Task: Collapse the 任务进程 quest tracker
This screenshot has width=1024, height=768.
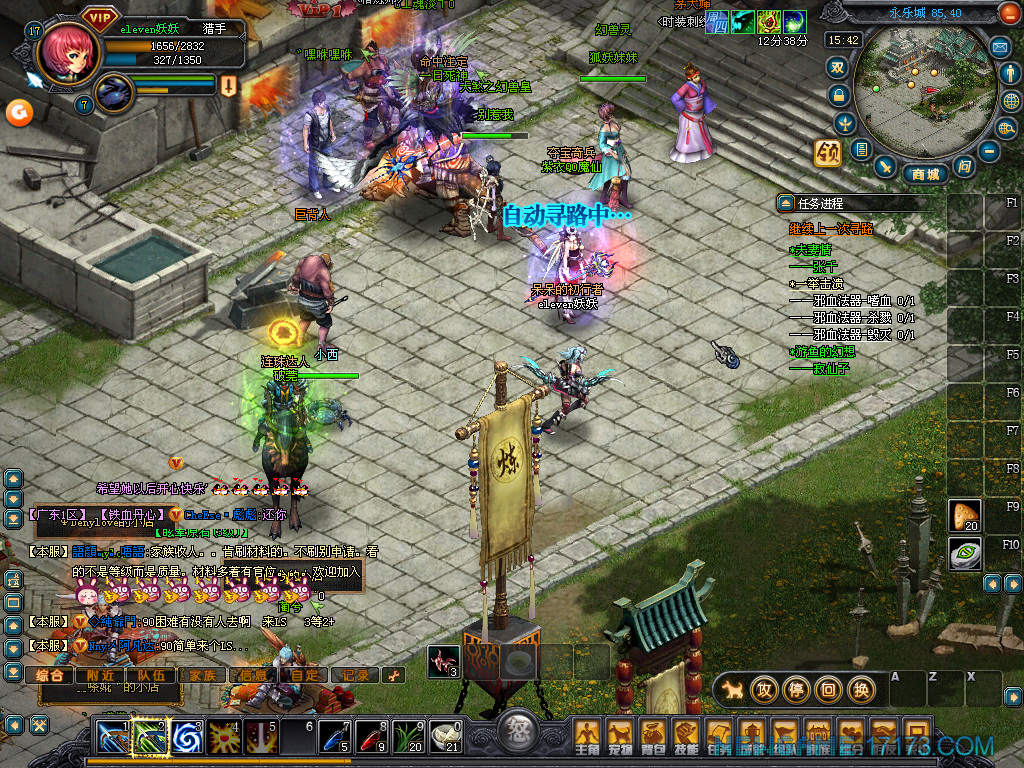Action: click(x=785, y=203)
